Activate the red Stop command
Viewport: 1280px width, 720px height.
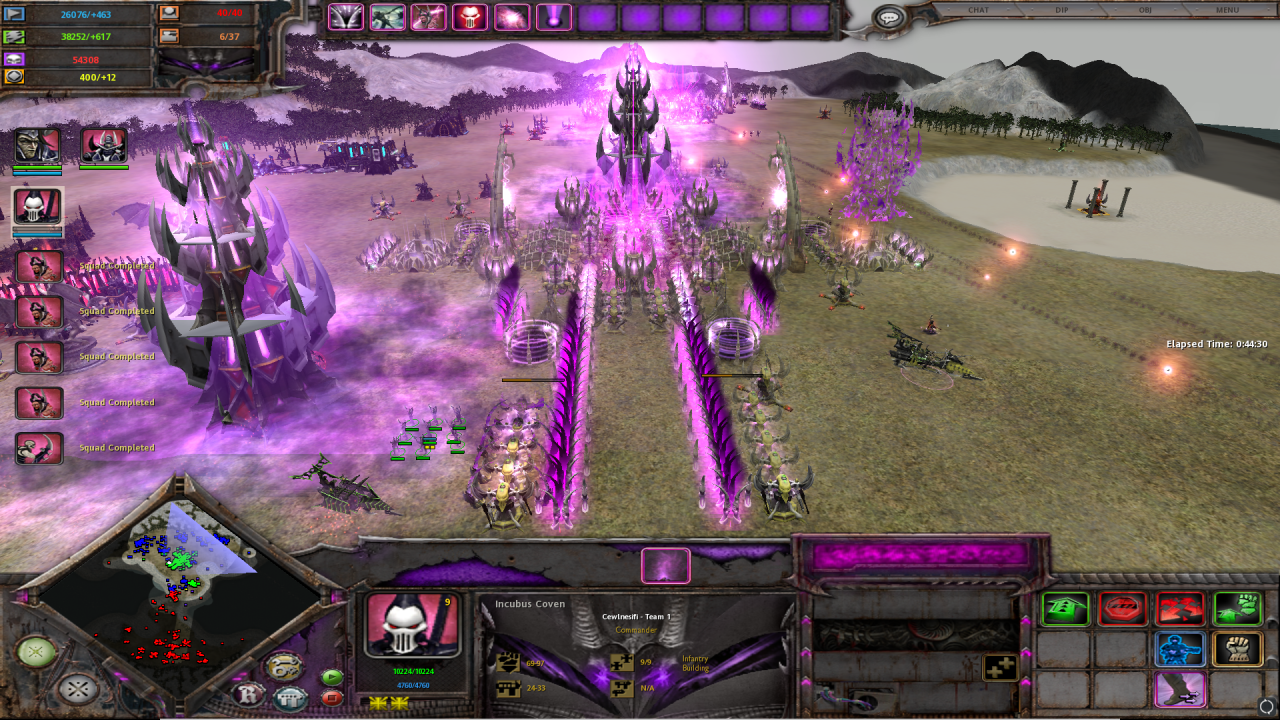[x=1122, y=608]
